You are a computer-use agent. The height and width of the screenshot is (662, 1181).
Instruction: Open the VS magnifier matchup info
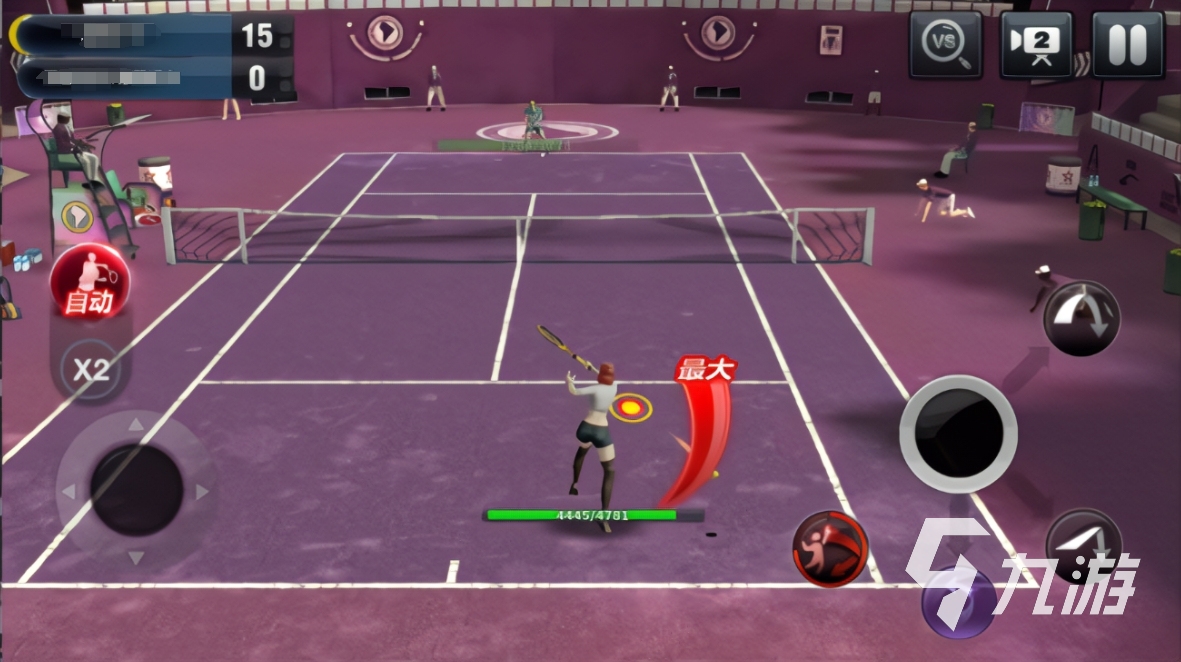(945, 45)
